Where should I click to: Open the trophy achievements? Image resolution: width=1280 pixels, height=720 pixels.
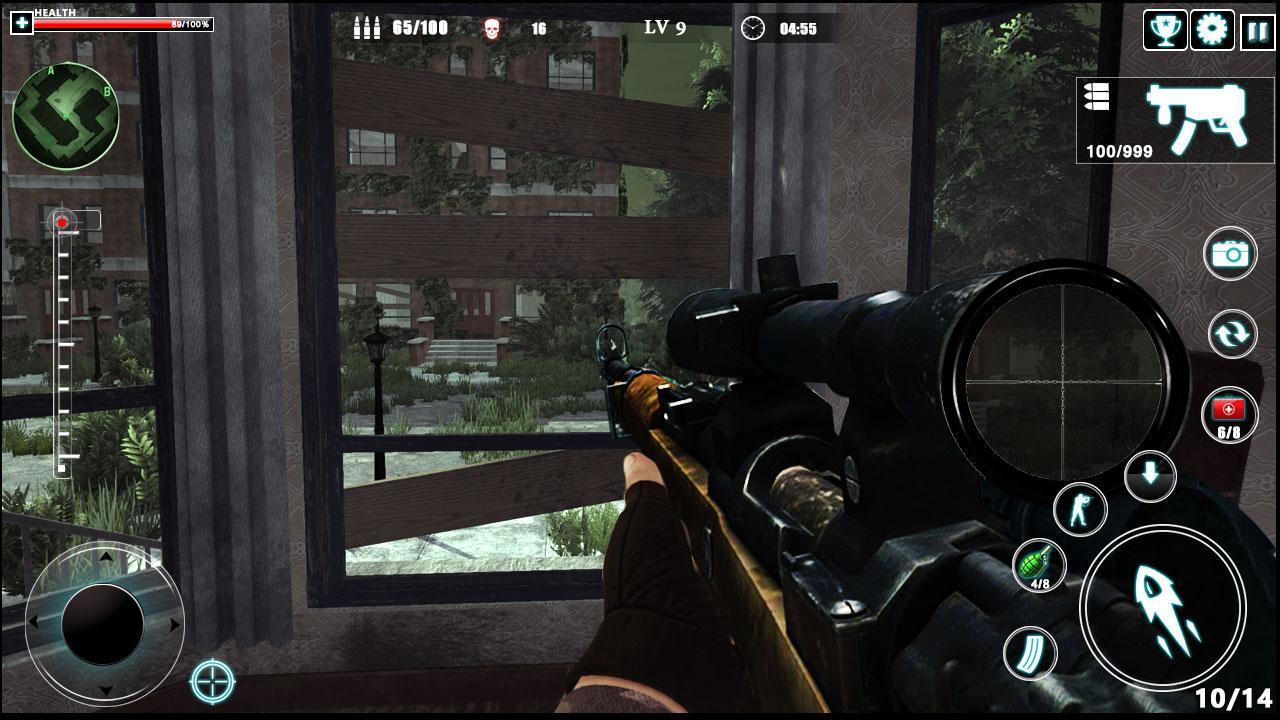point(1165,30)
